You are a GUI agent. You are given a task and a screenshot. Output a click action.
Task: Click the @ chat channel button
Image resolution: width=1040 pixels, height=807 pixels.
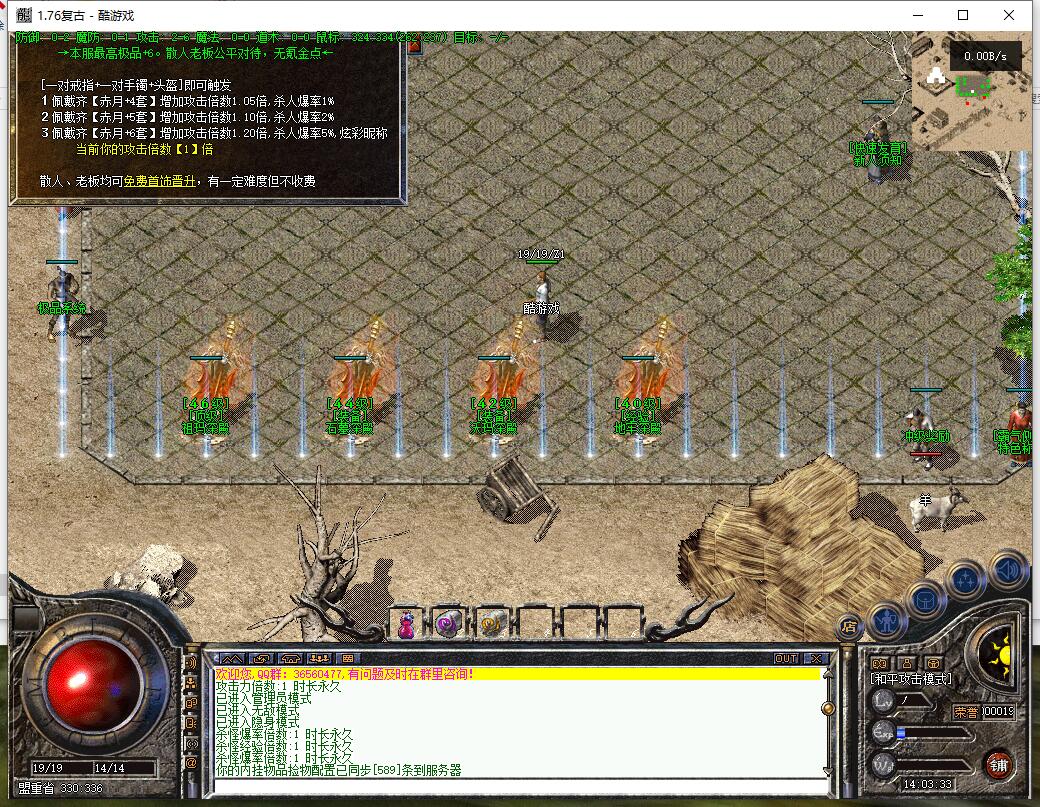point(191,762)
